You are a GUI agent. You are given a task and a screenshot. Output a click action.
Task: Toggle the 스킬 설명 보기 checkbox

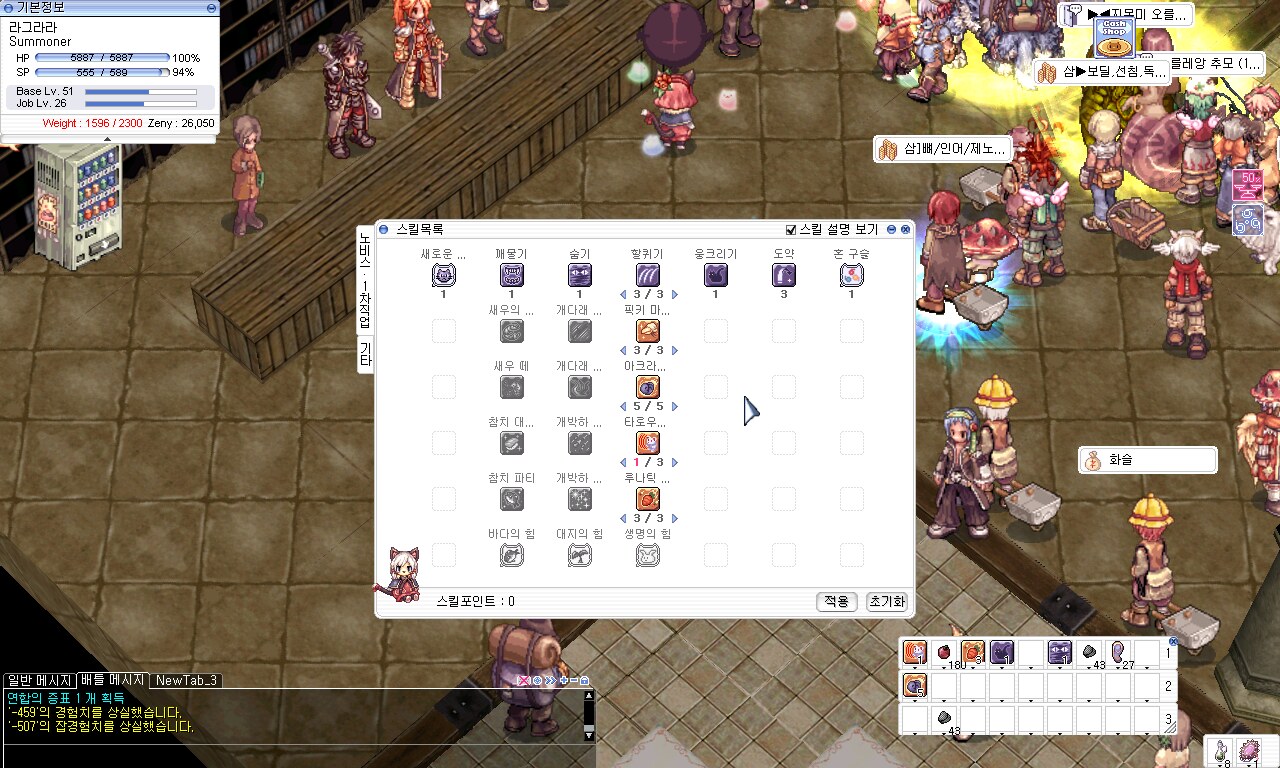coord(792,229)
